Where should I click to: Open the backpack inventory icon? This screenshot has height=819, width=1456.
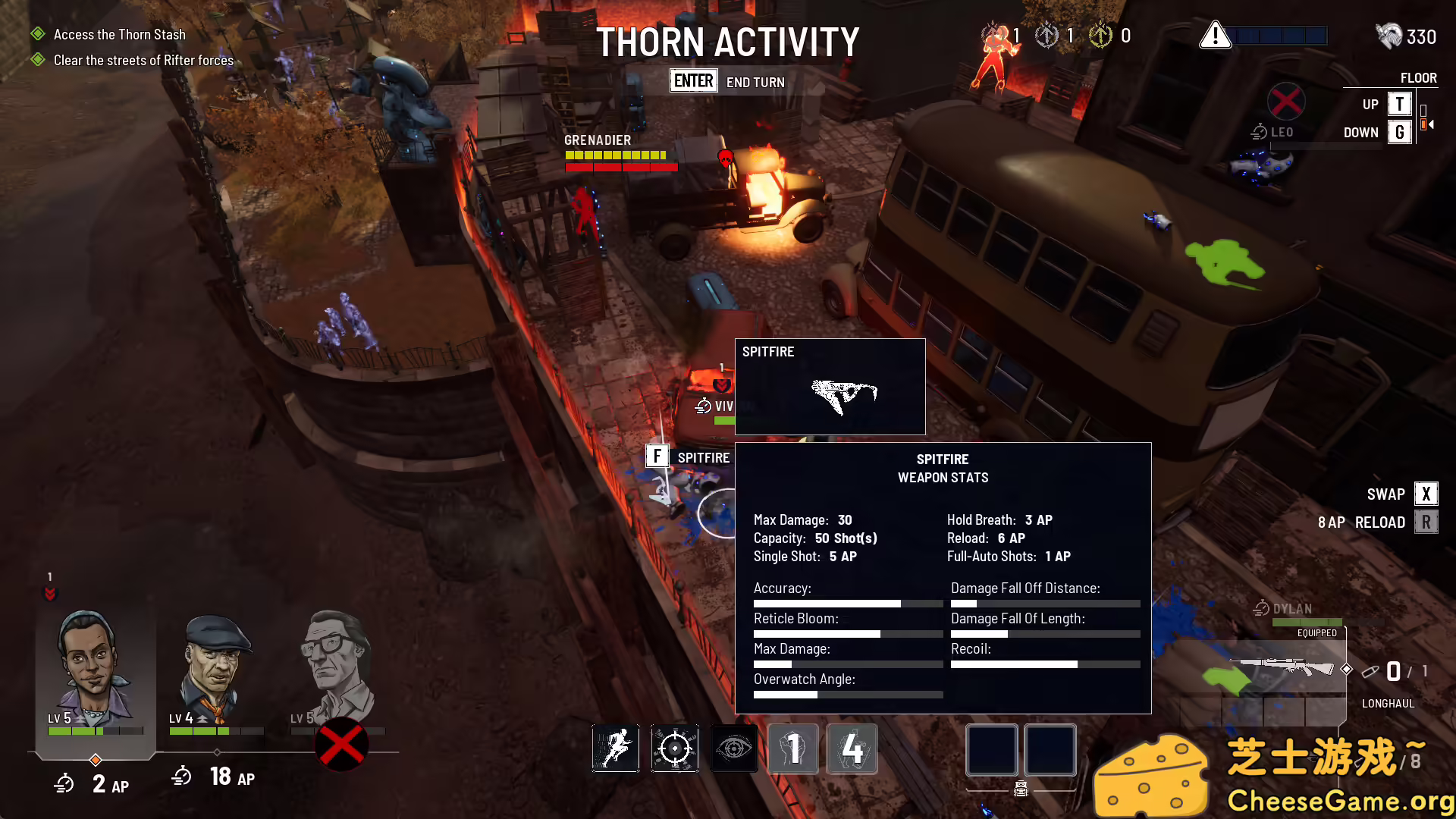click(x=1021, y=789)
